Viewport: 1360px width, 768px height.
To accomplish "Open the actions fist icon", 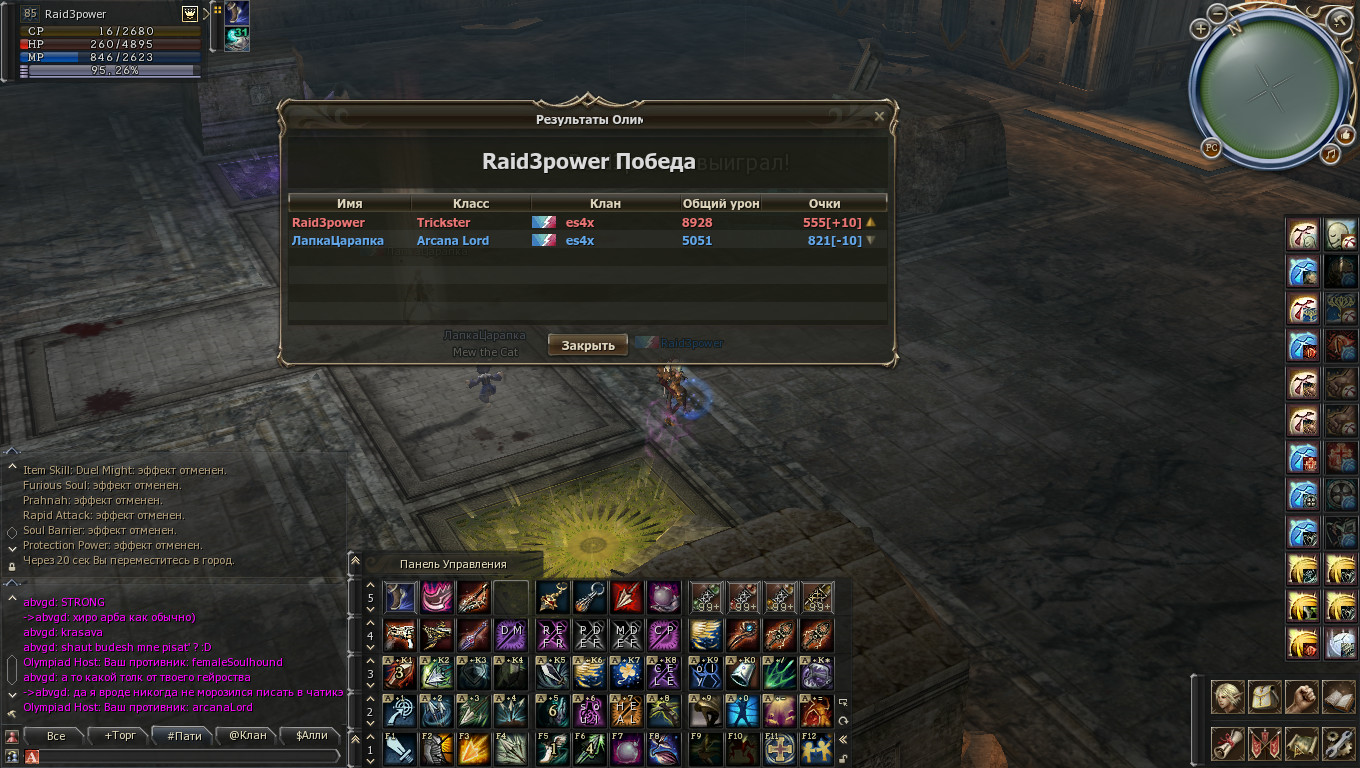I will (1301, 697).
